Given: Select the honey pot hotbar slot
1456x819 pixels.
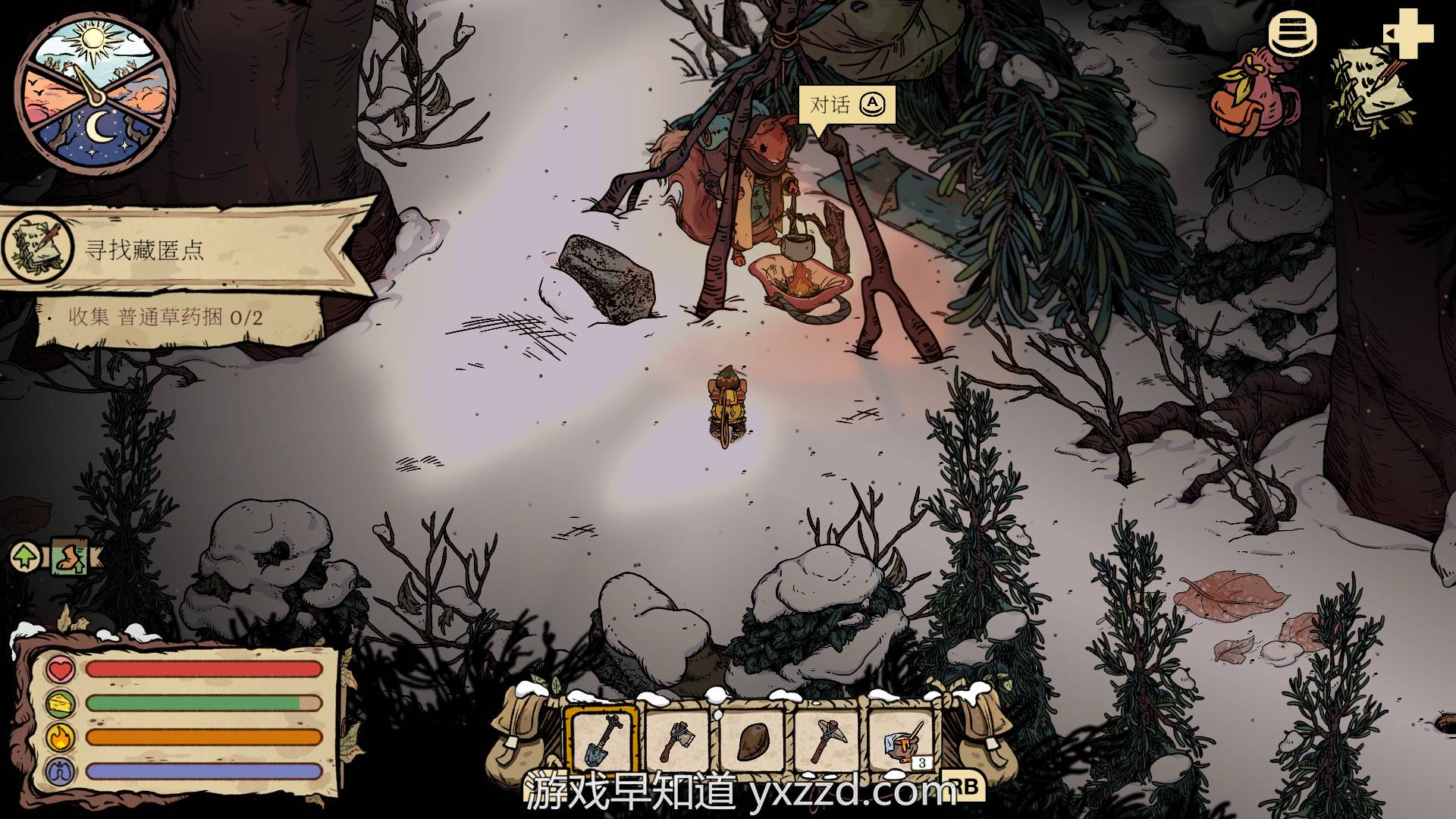Looking at the screenshot, I should click(900, 740).
